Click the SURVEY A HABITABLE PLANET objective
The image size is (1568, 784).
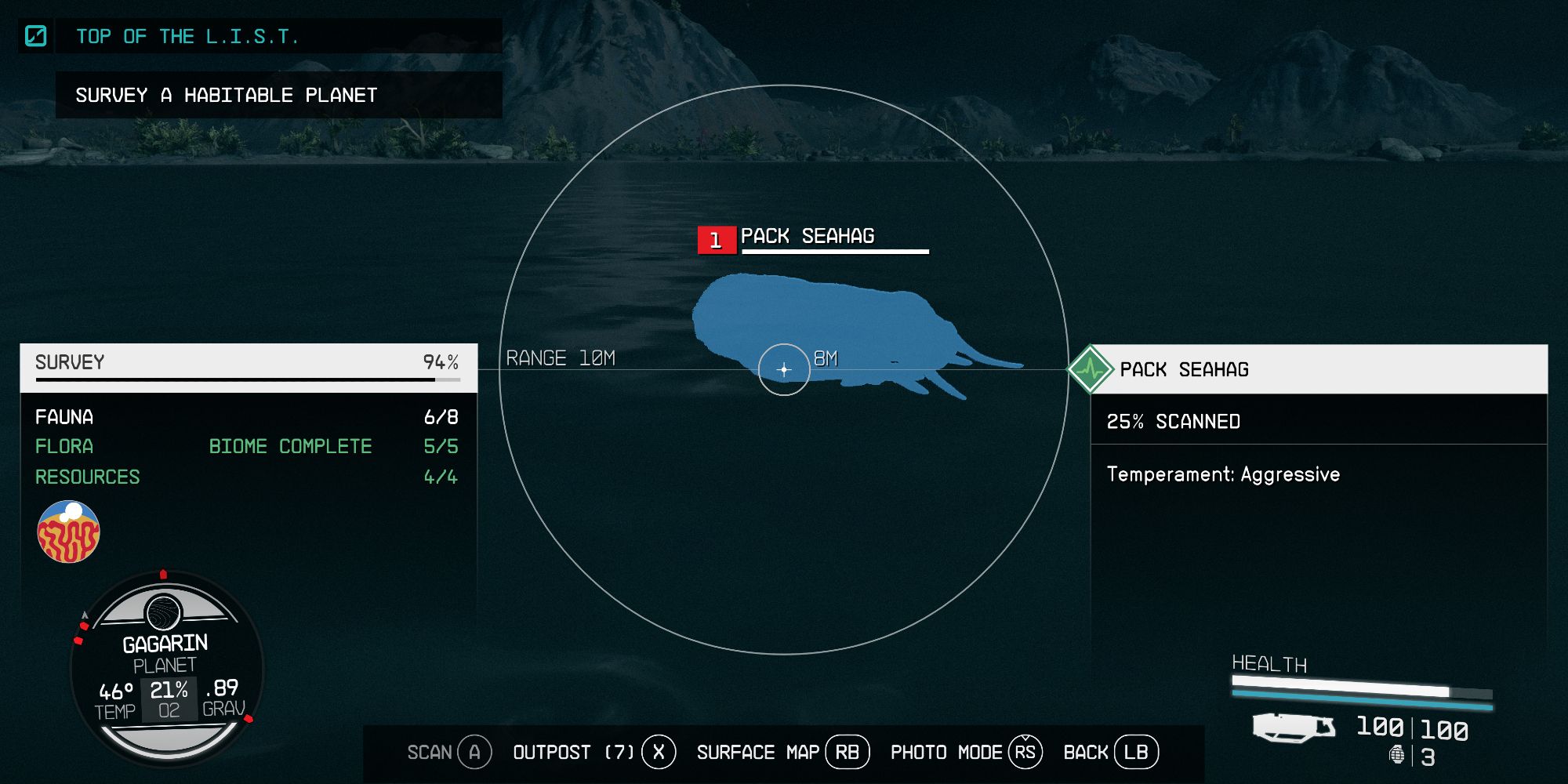click(x=227, y=96)
